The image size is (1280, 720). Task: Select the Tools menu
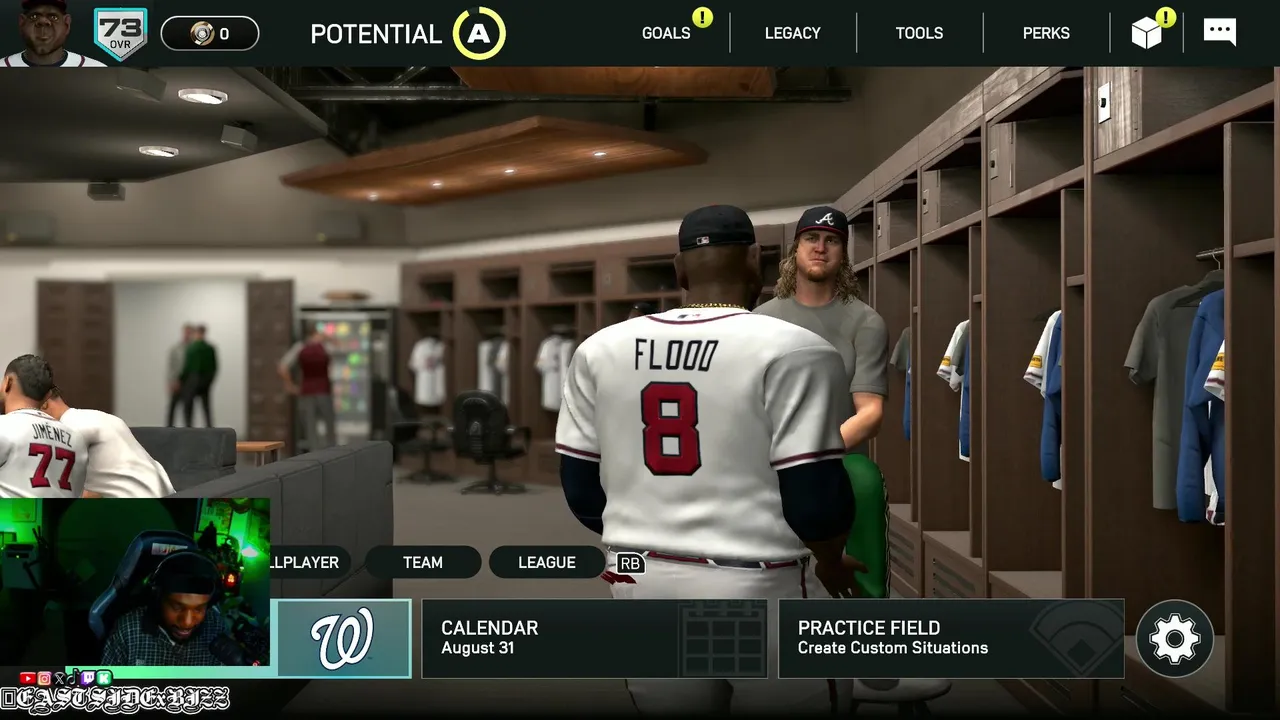(x=919, y=33)
